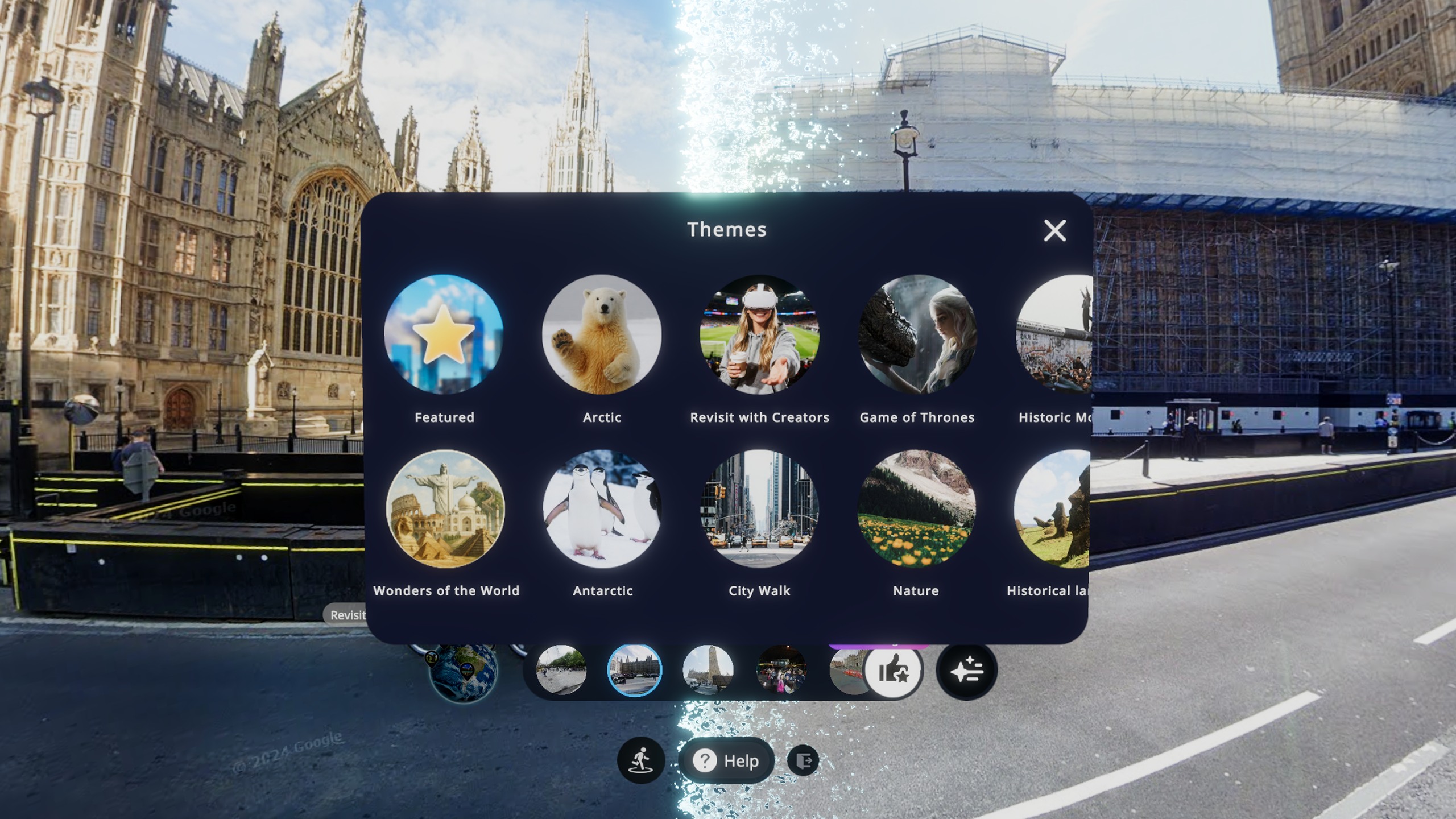Viewport: 1456px width, 819px height.
Task: Select the highlighted Parliament location thumbnail
Action: tap(634, 670)
